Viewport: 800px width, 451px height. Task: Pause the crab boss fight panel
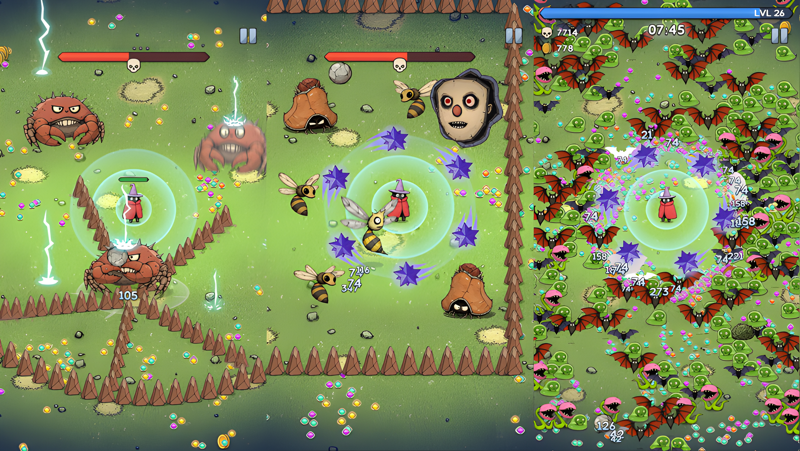[x=248, y=36]
